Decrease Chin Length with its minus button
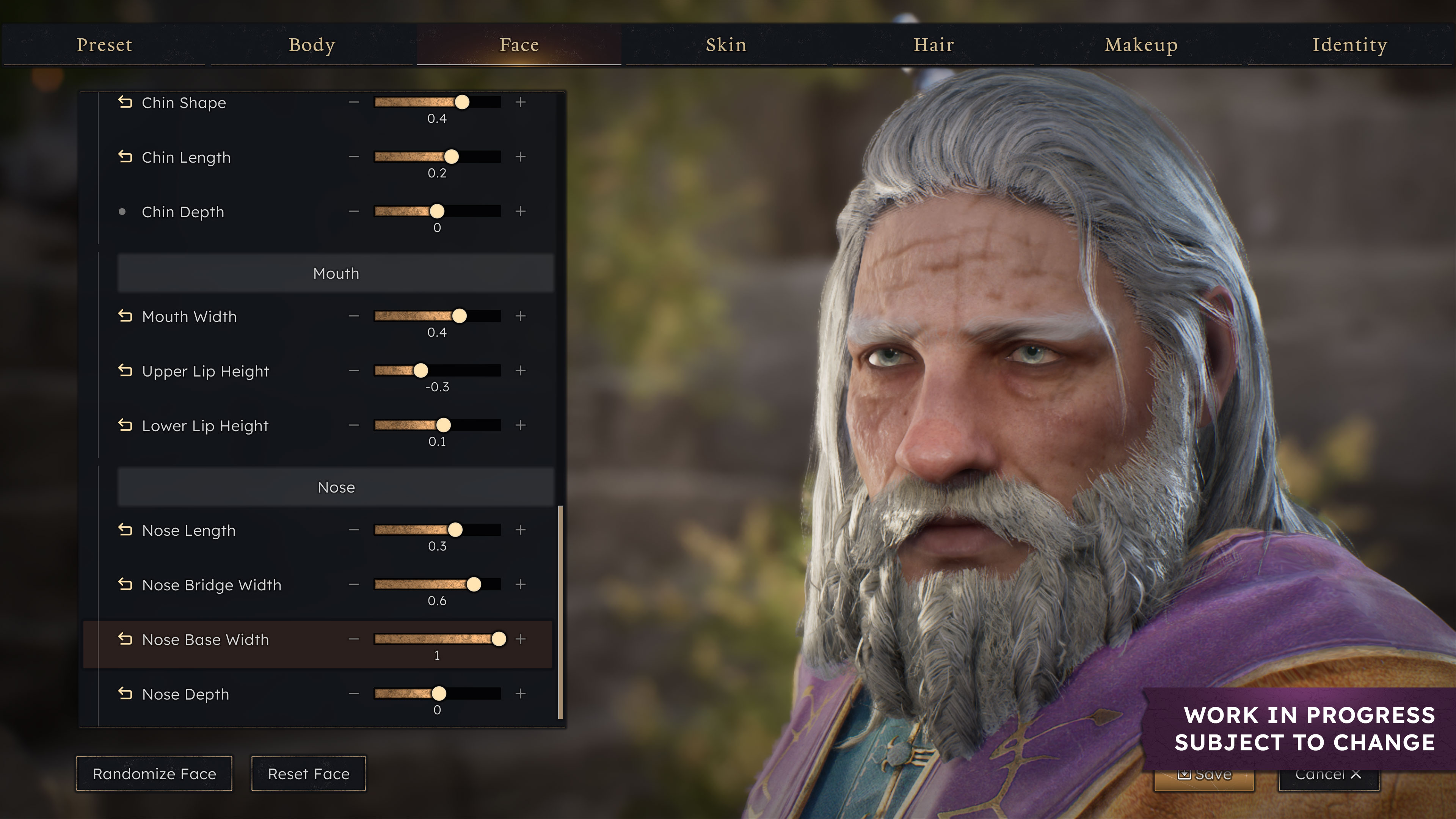Image resolution: width=1456 pixels, height=819 pixels. coord(354,157)
